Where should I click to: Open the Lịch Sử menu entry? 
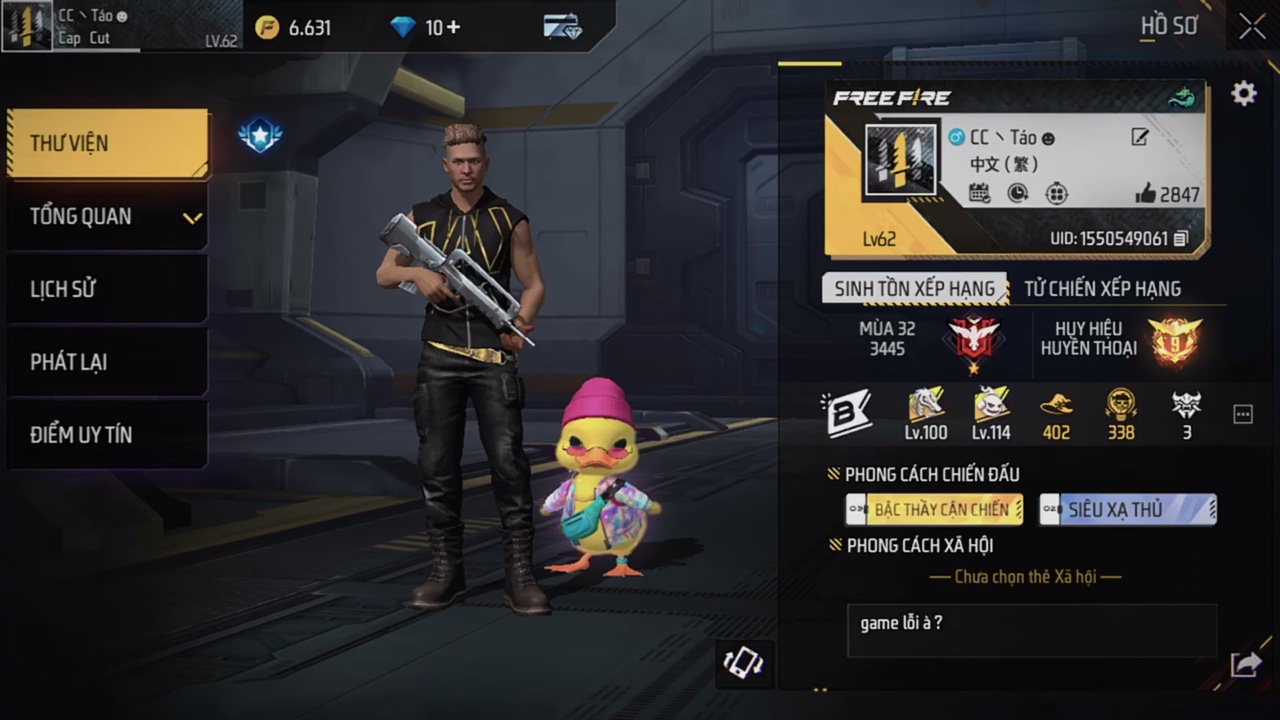108,289
